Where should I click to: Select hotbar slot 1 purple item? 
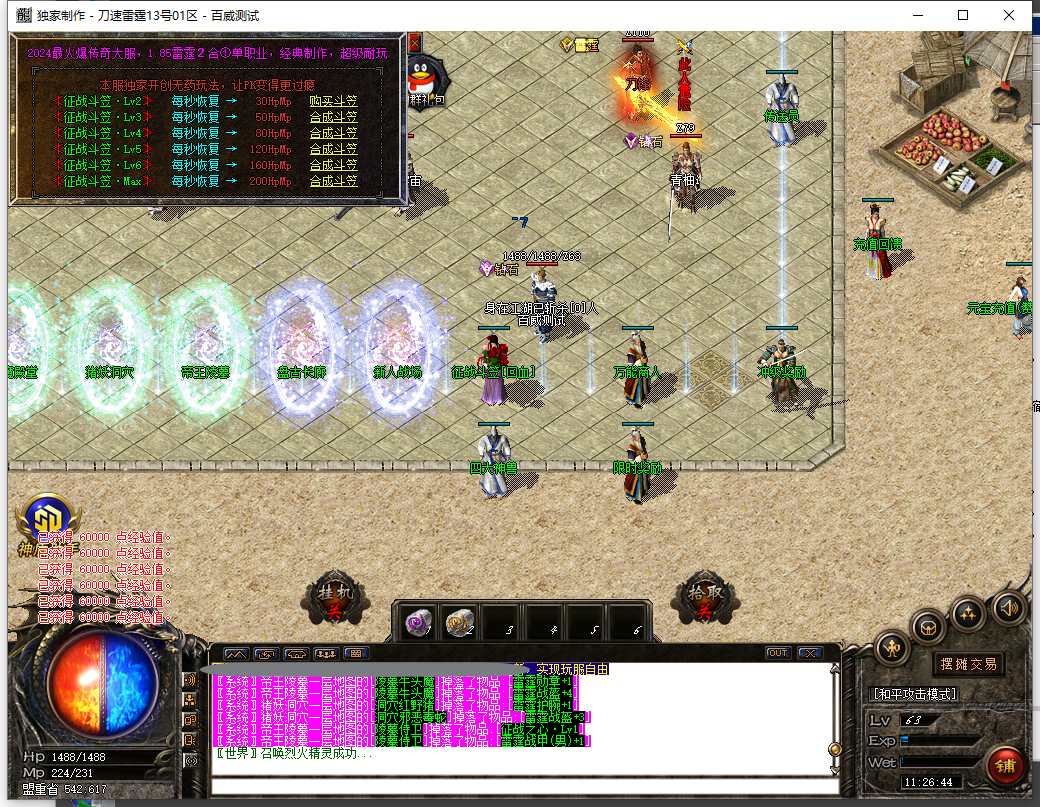tap(419, 623)
